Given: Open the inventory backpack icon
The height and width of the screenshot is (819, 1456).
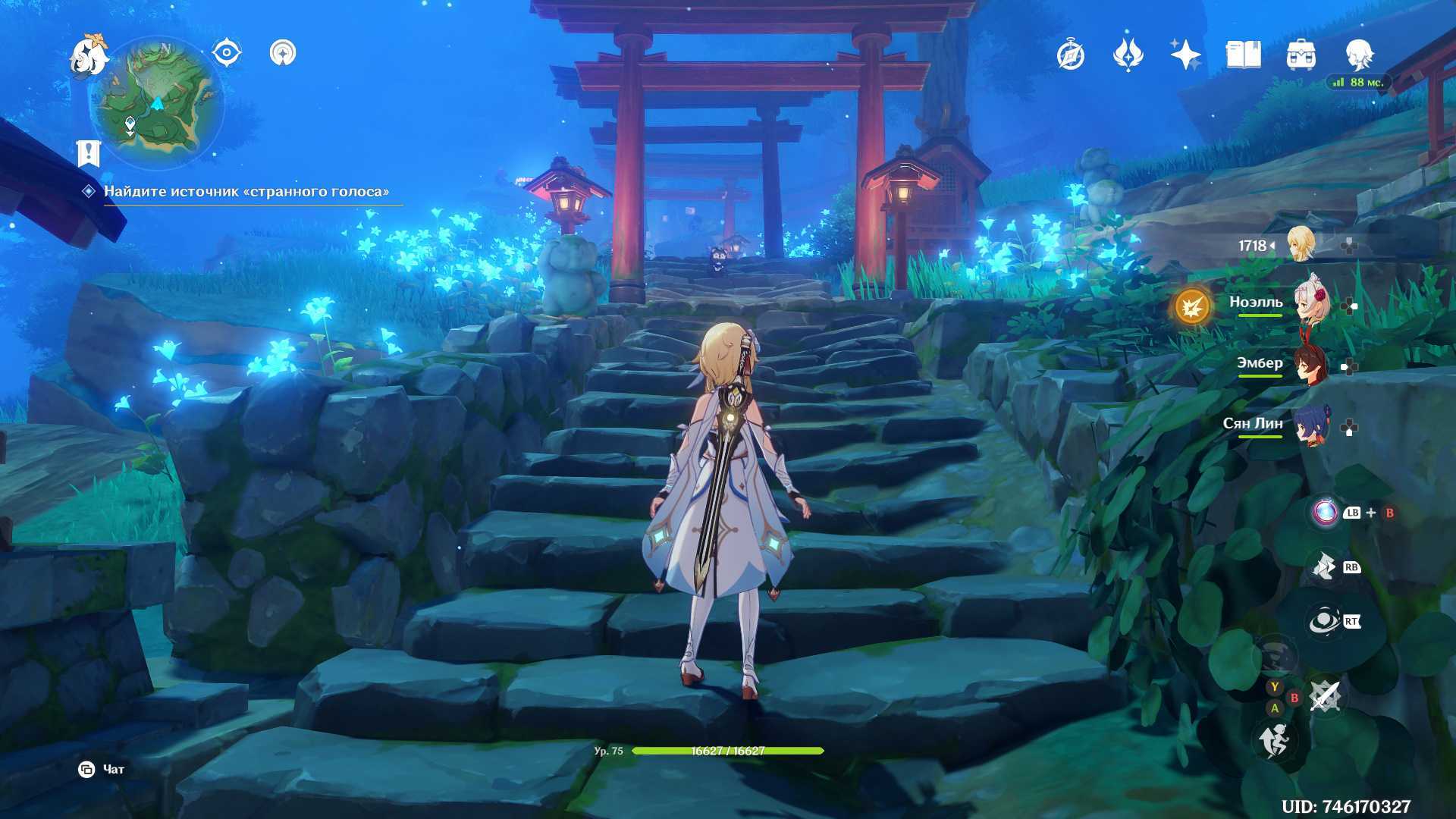Looking at the screenshot, I should [1301, 55].
